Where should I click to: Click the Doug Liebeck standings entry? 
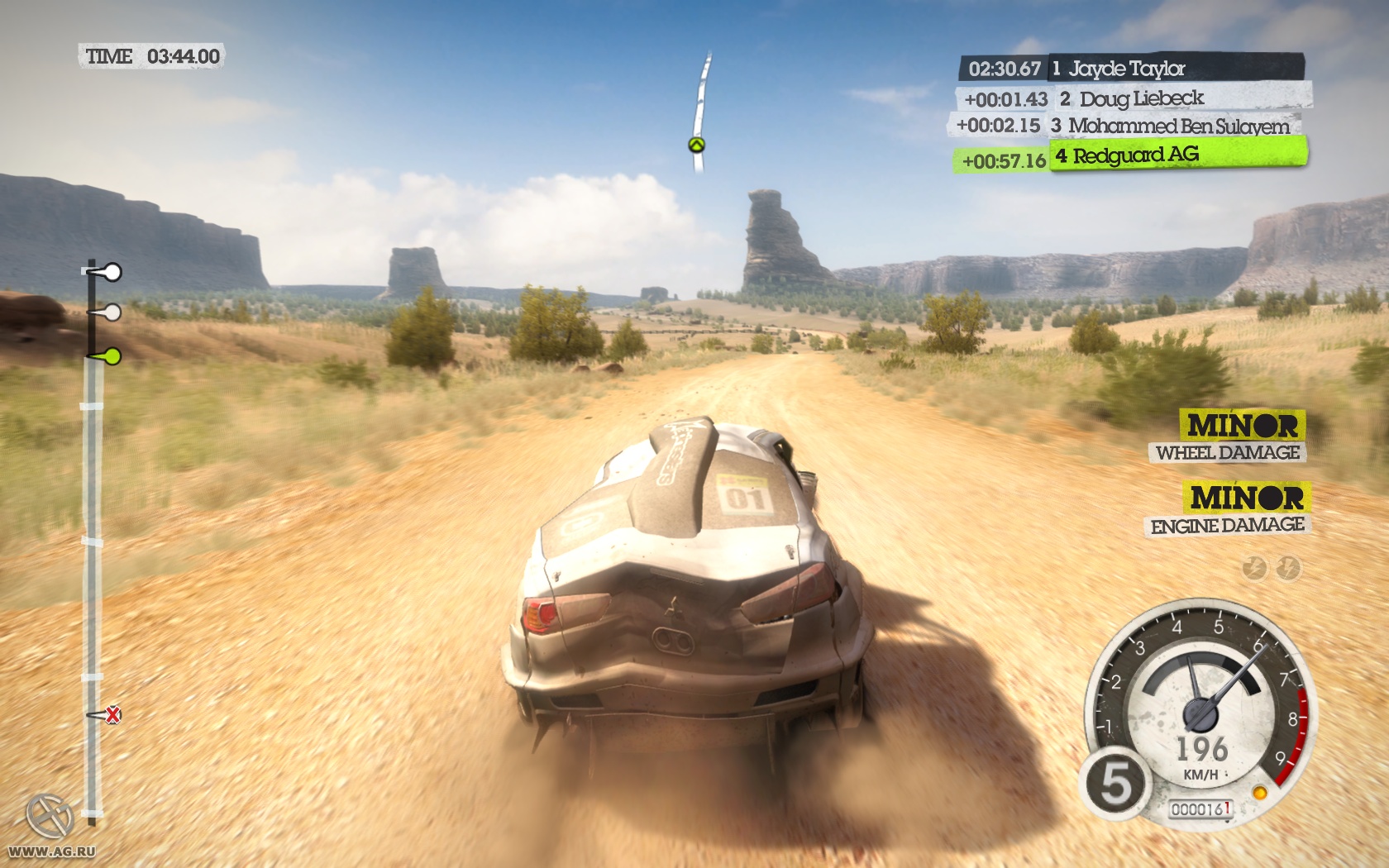1133,99
